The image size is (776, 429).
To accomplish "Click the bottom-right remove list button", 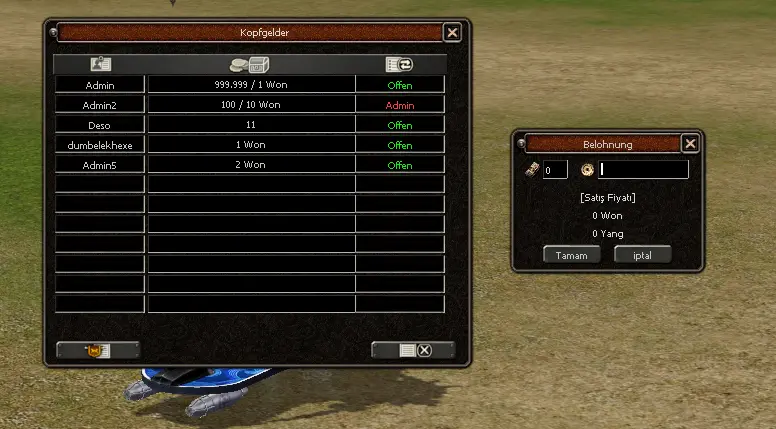I will click(413, 350).
